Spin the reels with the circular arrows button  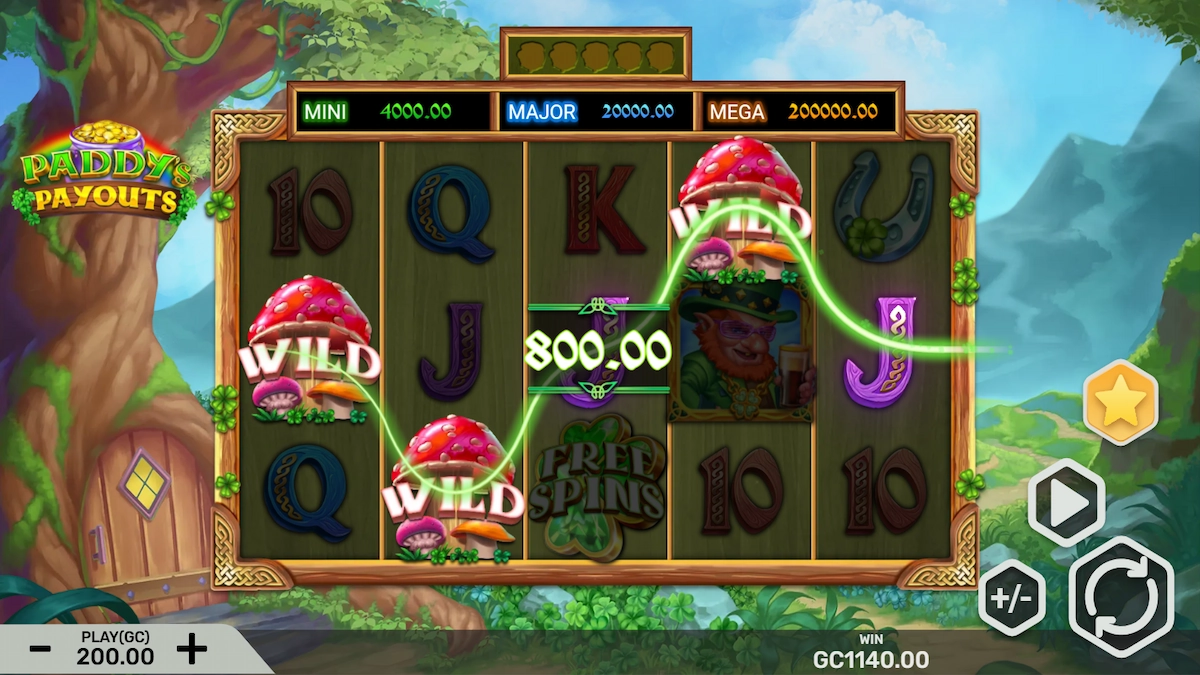tap(1121, 597)
